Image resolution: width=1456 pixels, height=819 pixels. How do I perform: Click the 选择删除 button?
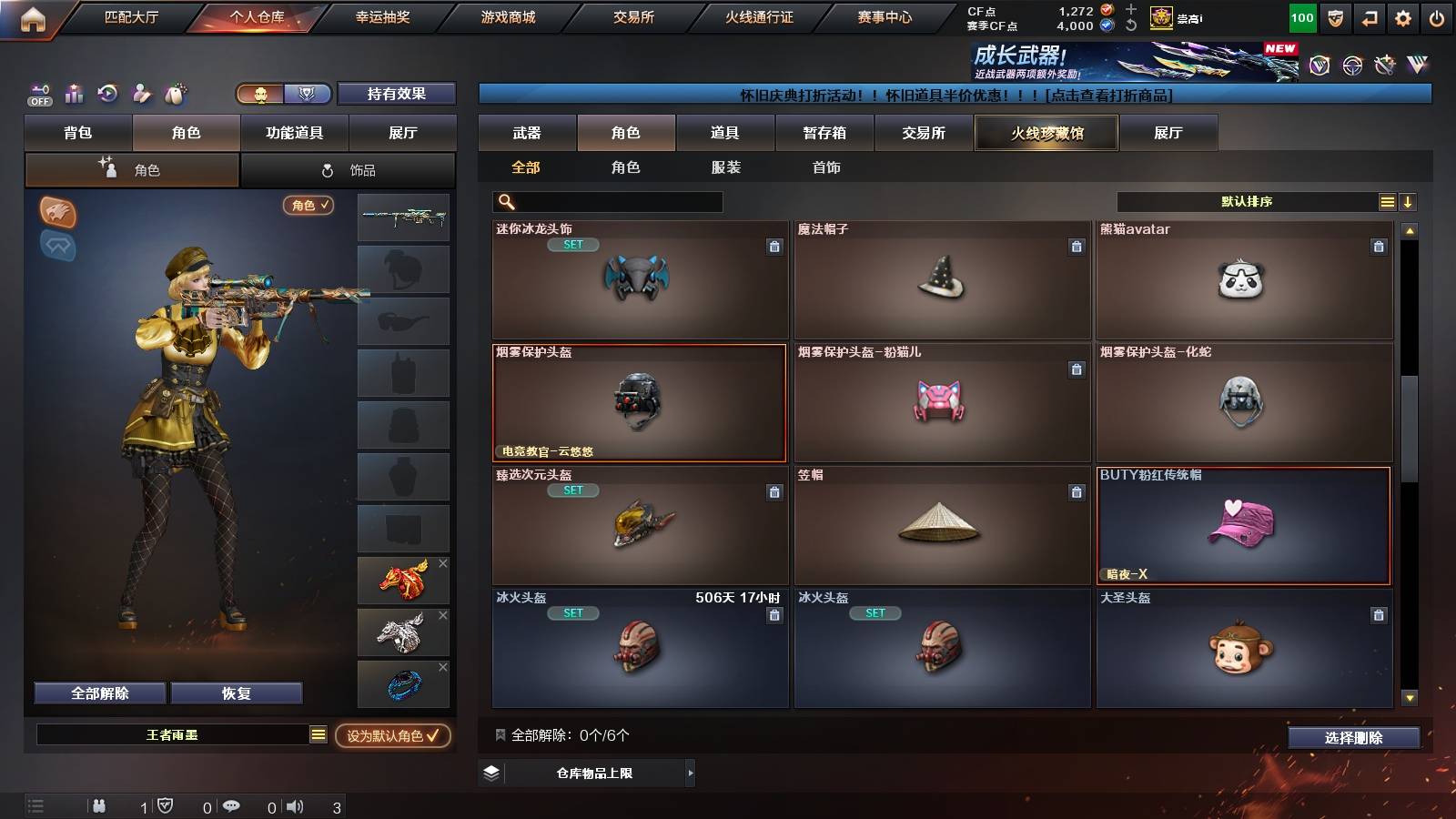[x=1353, y=738]
